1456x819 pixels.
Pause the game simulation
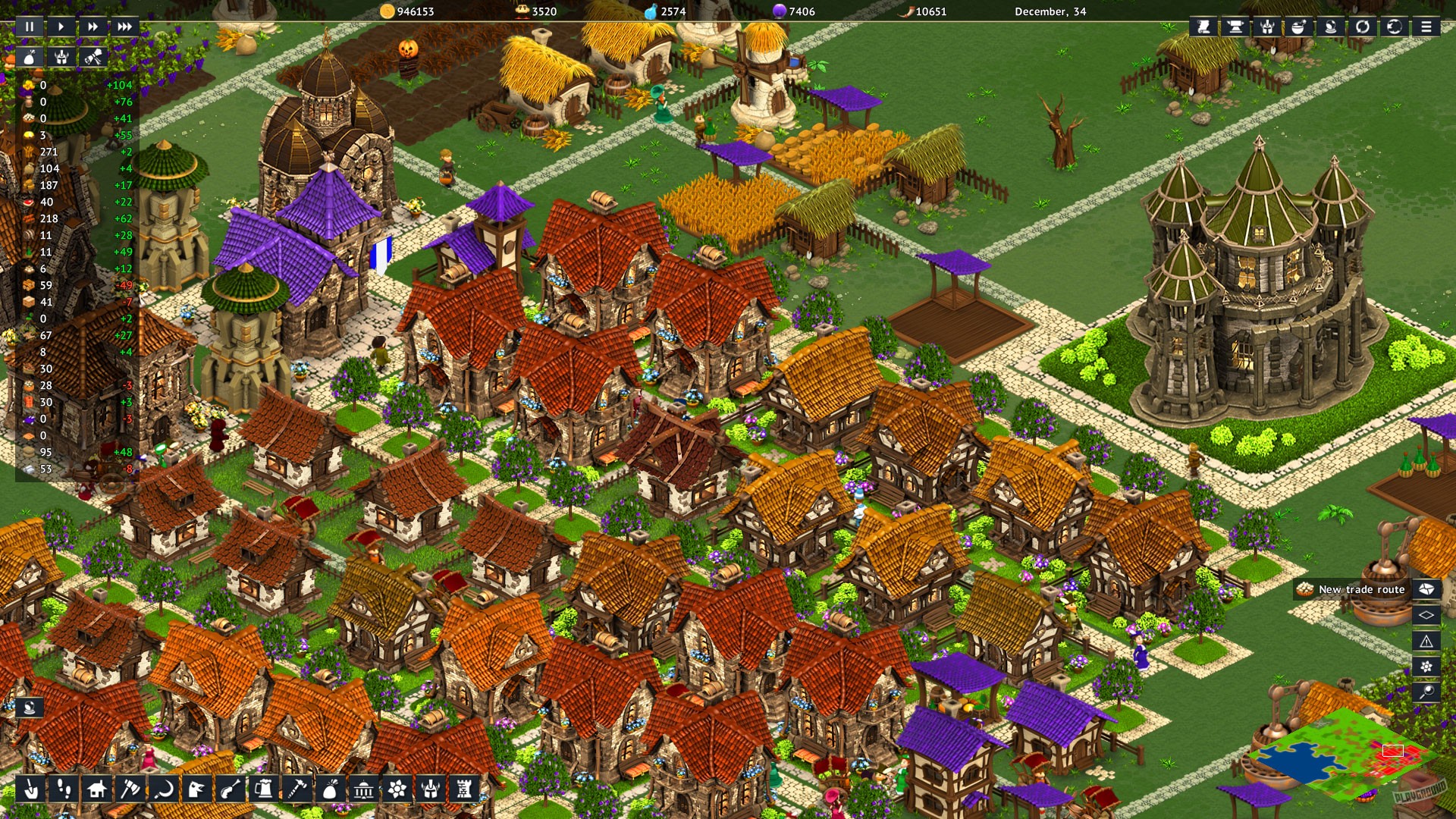coord(29,27)
